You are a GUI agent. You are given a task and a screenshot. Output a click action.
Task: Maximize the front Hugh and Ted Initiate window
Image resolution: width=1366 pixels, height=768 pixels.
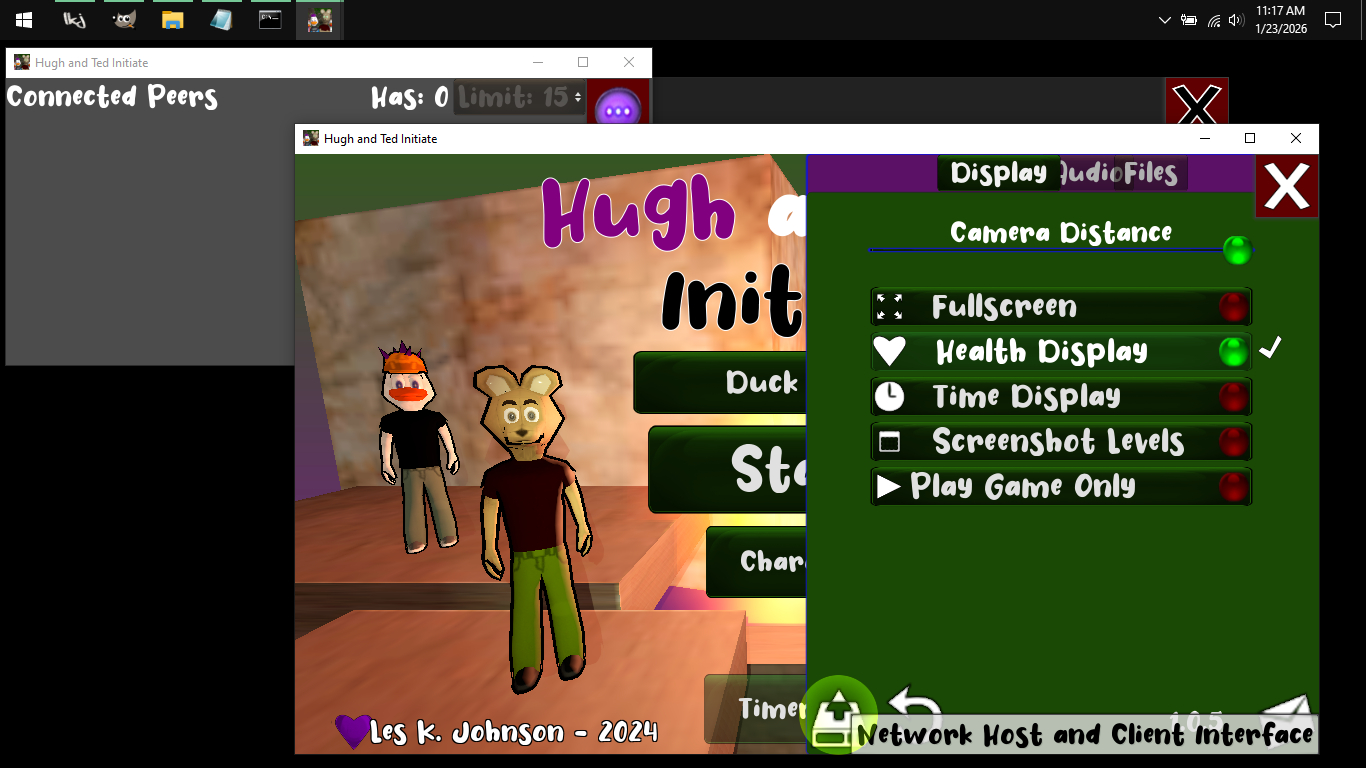[1249, 139]
